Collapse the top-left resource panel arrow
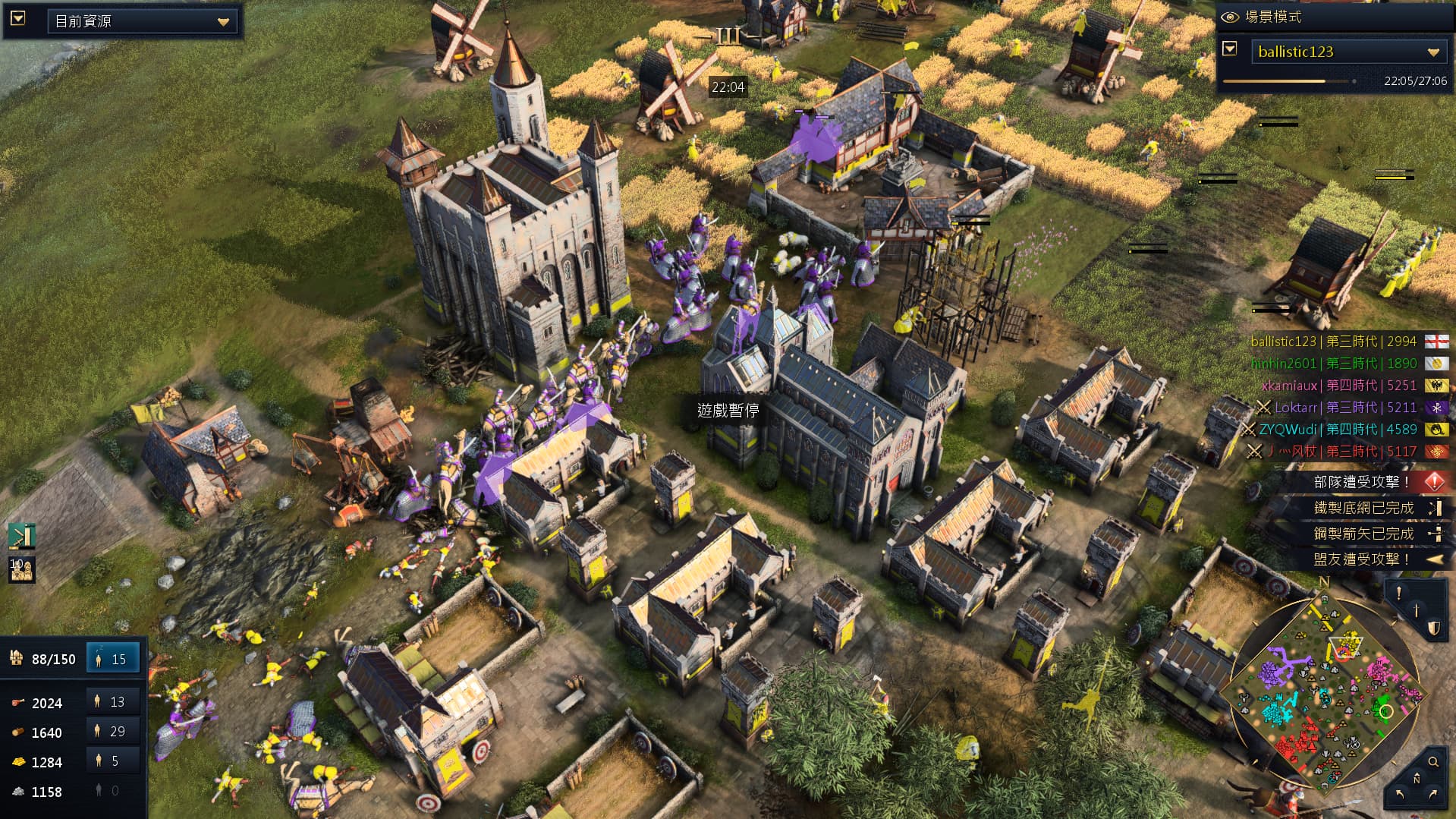The image size is (1456, 819). coord(18,18)
